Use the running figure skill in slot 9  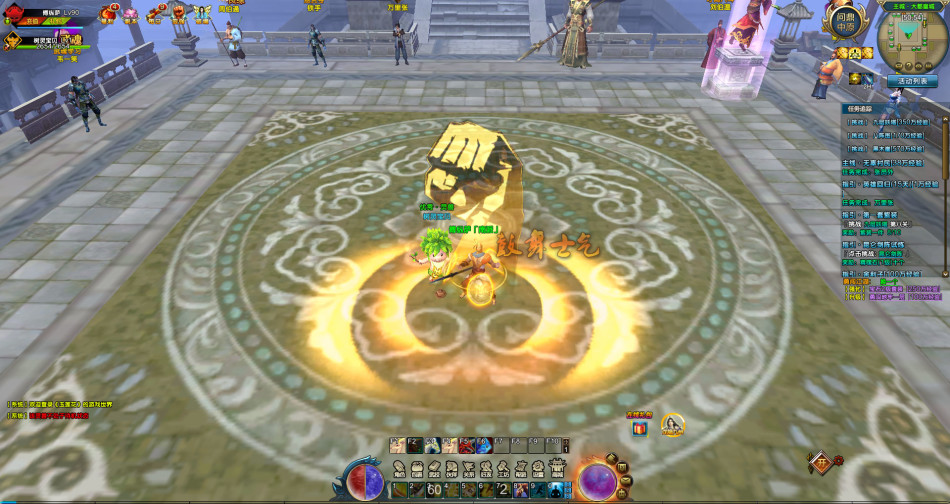(x=538, y=490)
